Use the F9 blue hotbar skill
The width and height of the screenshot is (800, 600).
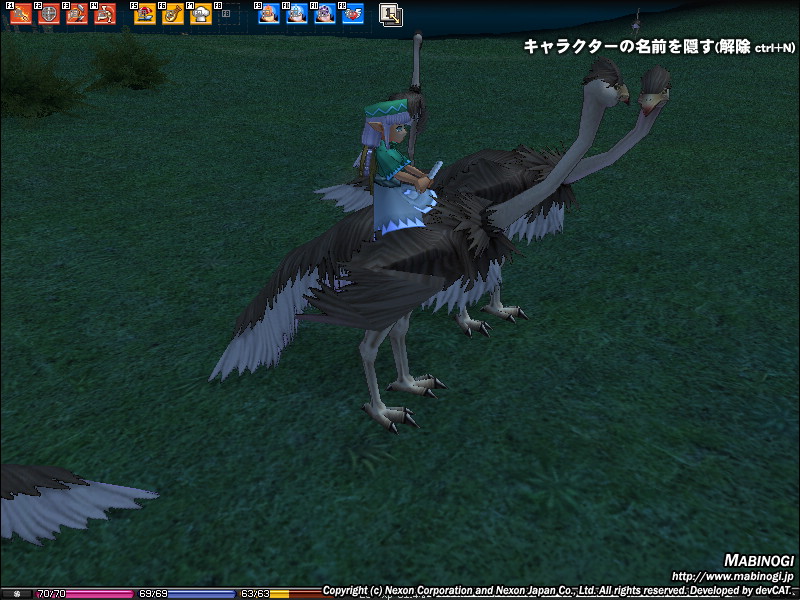269,15
